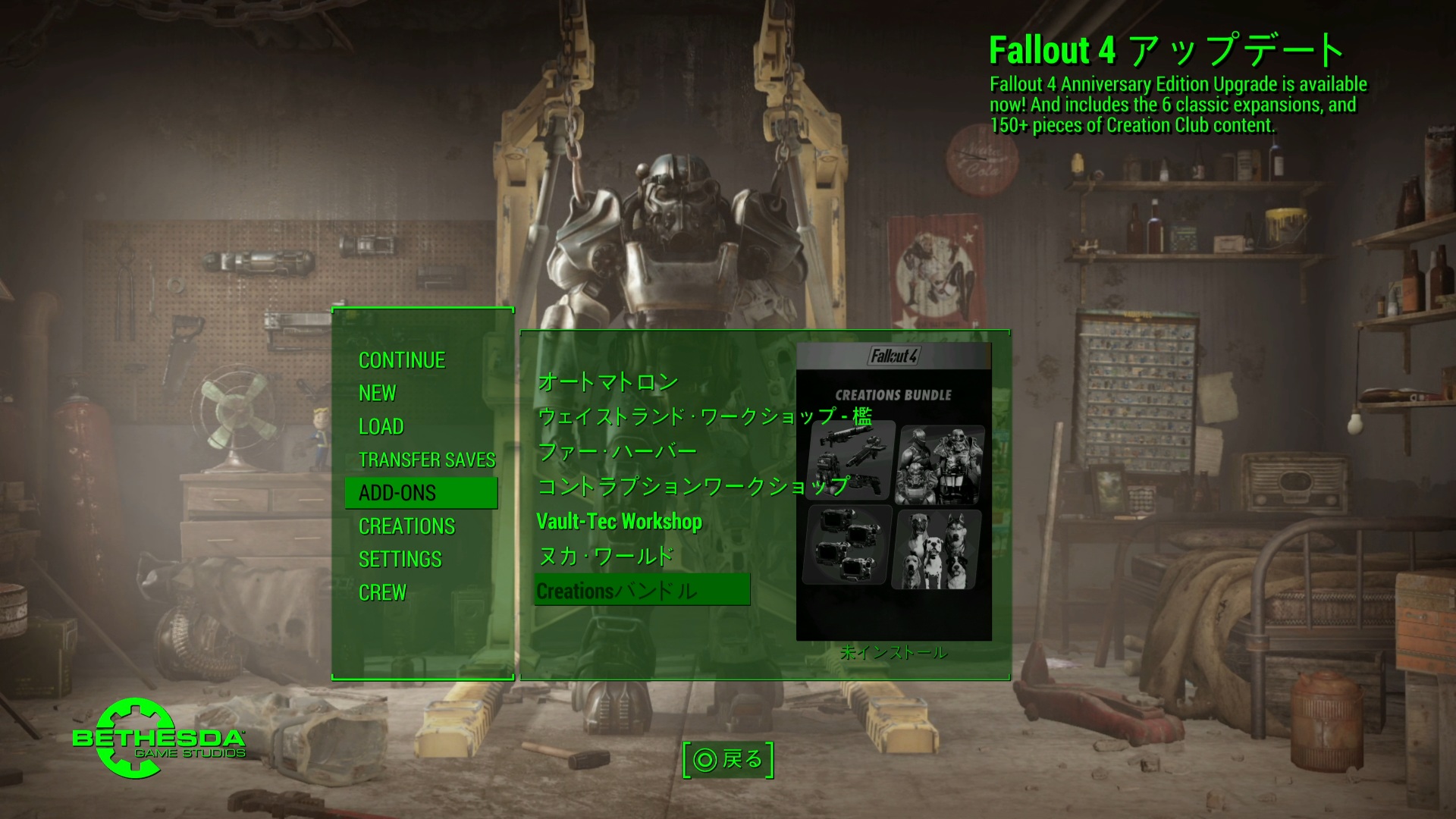Select the オートマトロン add-on
Screen dimensions: 1456x819
click(607, 381)
